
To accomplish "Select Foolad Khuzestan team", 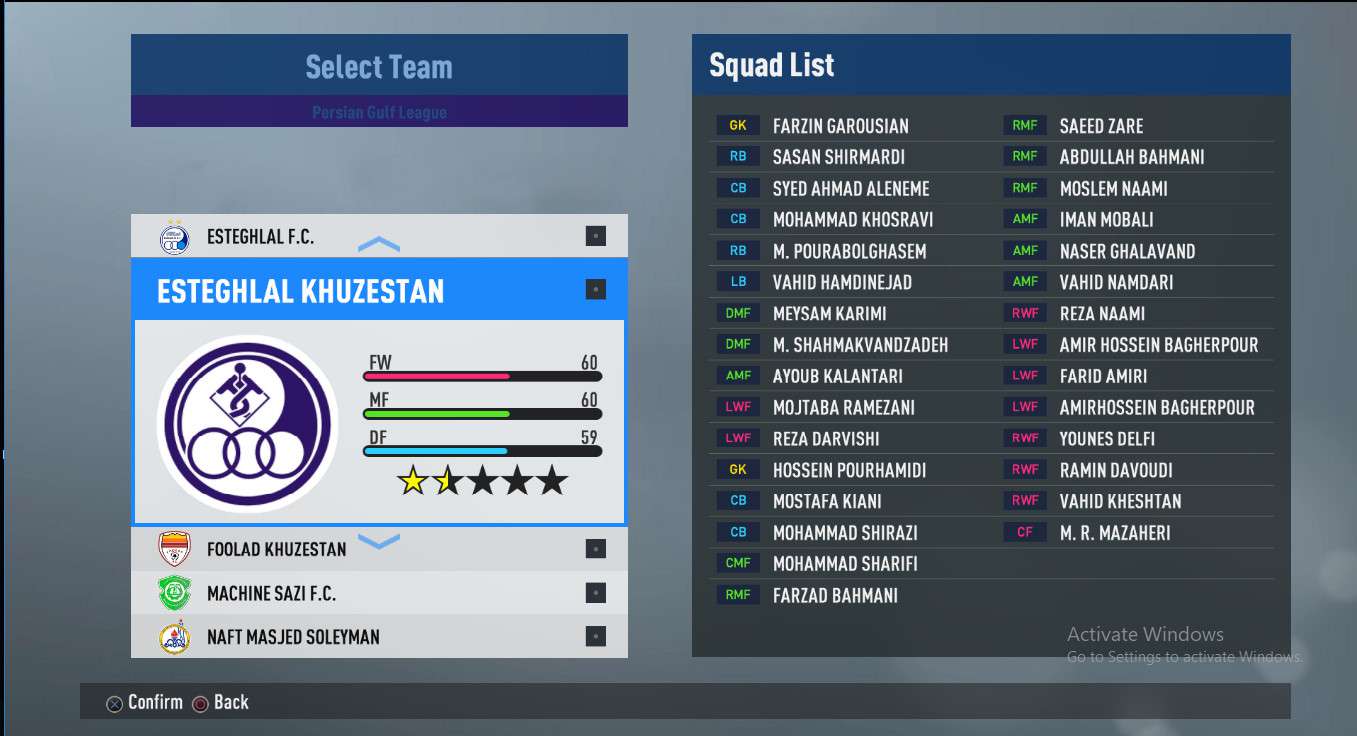I will click(x=276, y=549).
